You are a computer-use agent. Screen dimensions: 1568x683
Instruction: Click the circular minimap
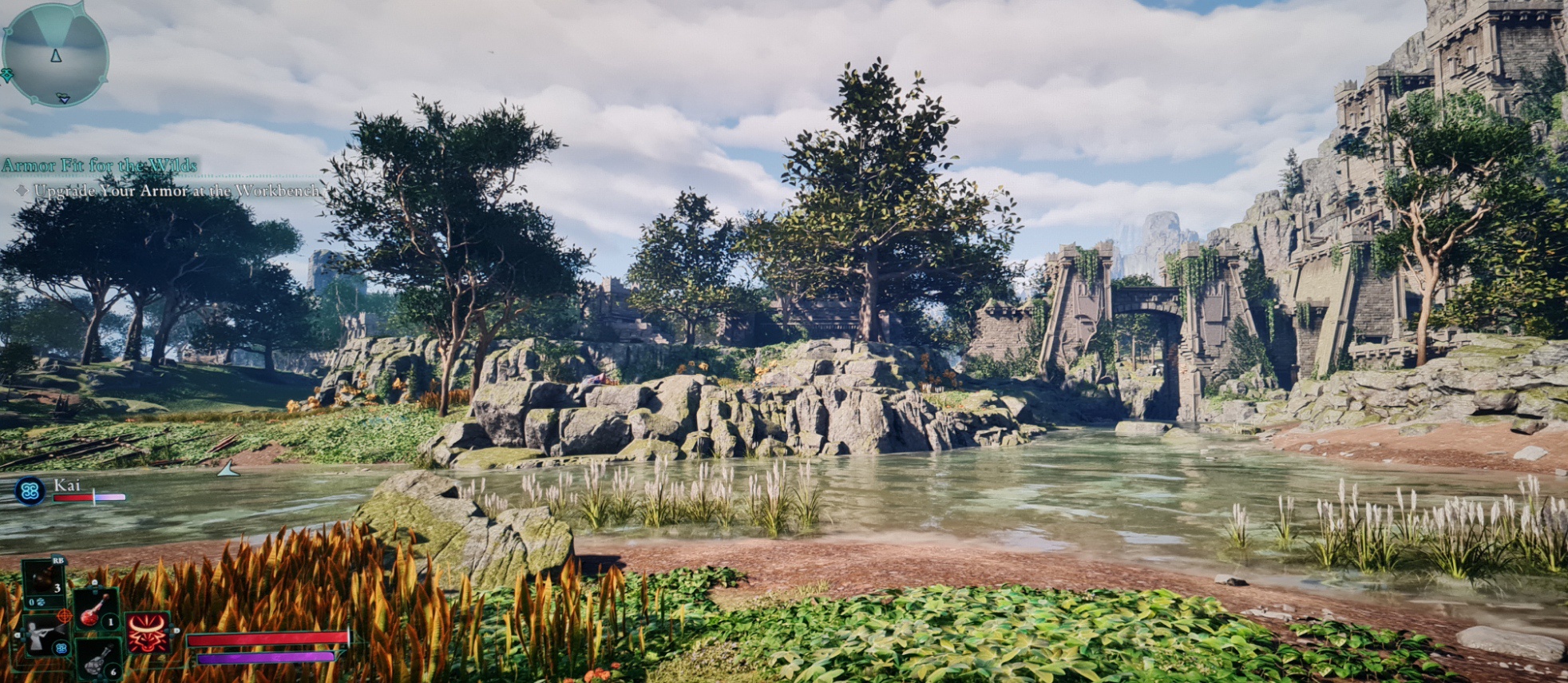pyautogui.click(x=55, y=54)
